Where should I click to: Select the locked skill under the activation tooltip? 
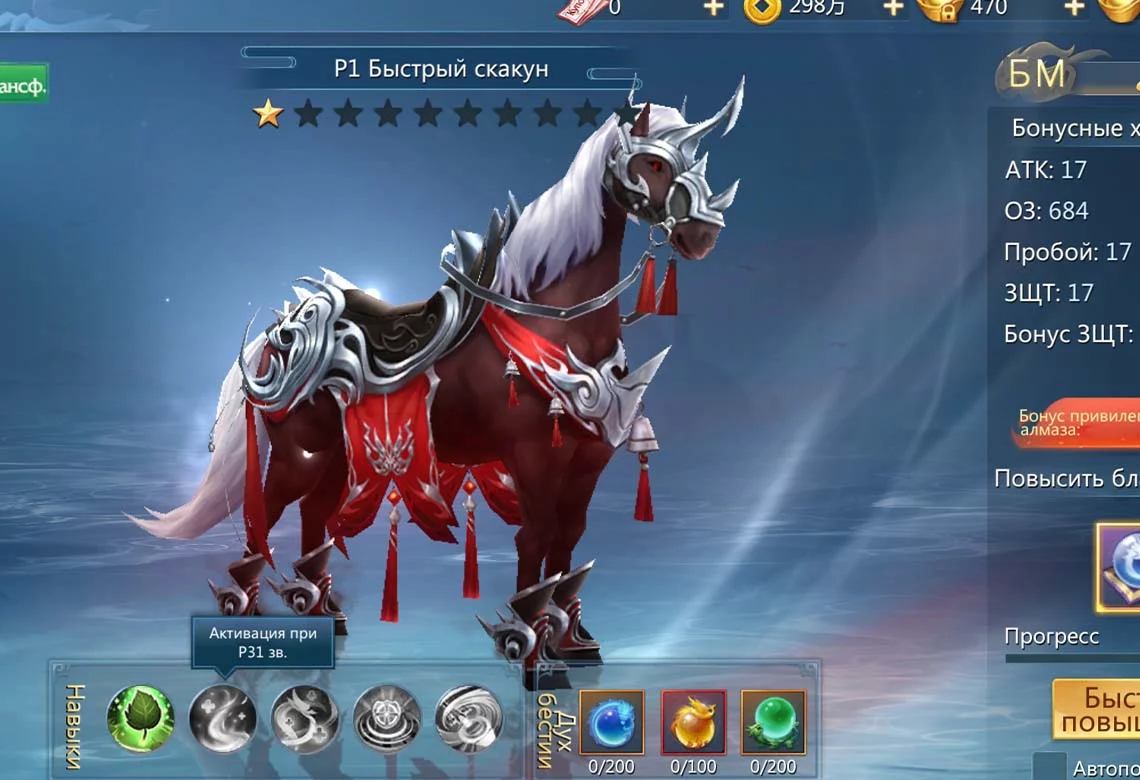pyautogui.click(x=223, y=717)
